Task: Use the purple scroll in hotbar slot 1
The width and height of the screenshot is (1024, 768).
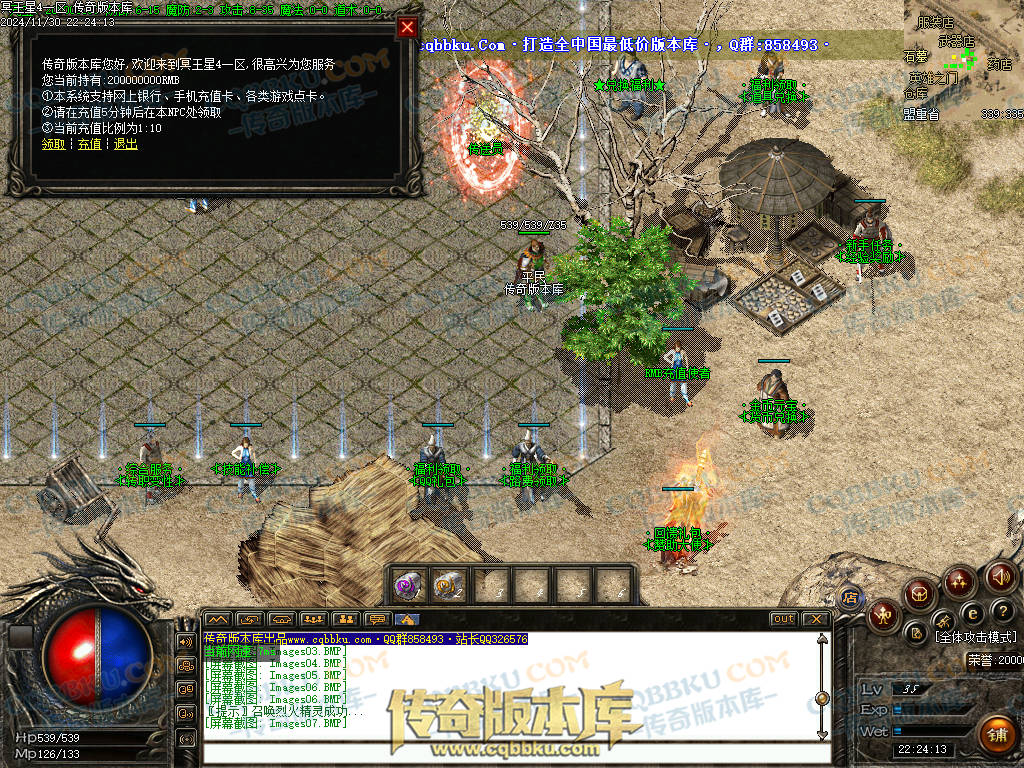Action: pyautogui.click(x=408, y=585)
